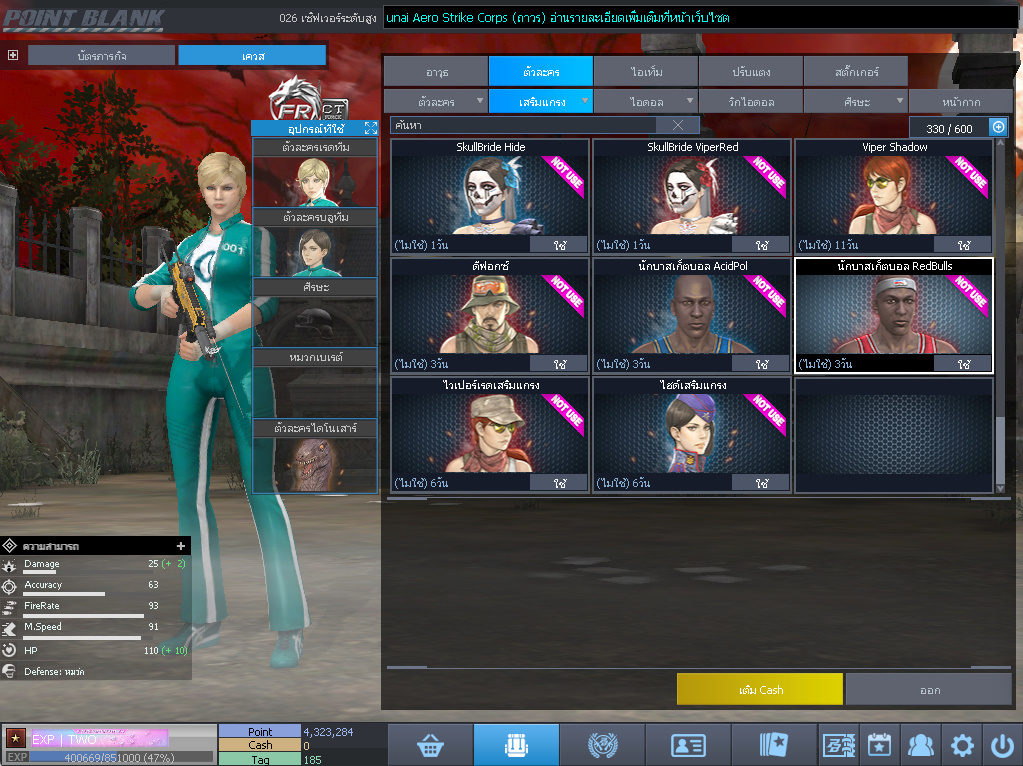Exit inventory with the ออก button

click(929, 689)
